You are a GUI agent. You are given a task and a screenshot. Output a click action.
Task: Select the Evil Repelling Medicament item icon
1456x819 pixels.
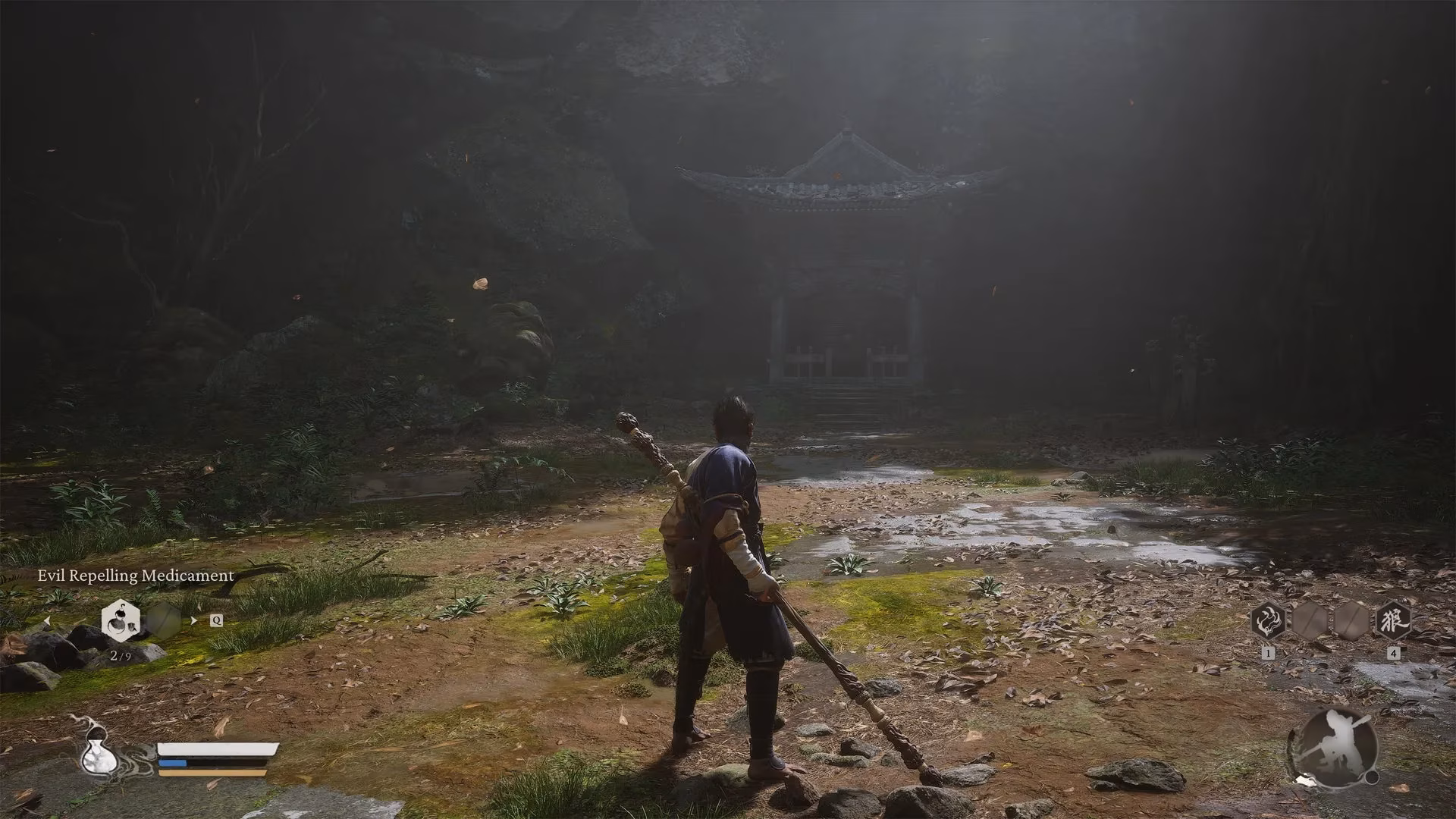[x=121, y=620]
